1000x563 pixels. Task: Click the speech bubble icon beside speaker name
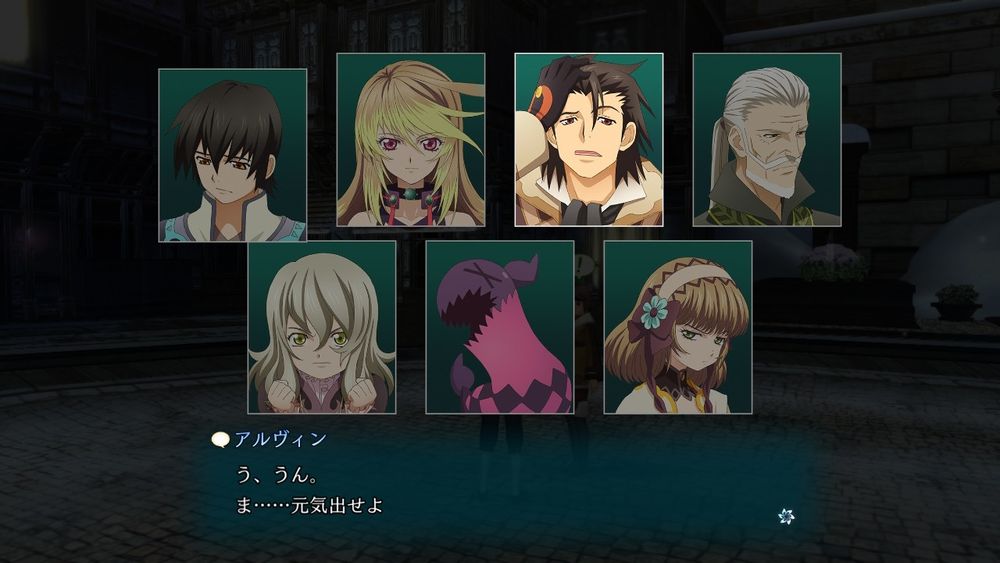(221, 439)
